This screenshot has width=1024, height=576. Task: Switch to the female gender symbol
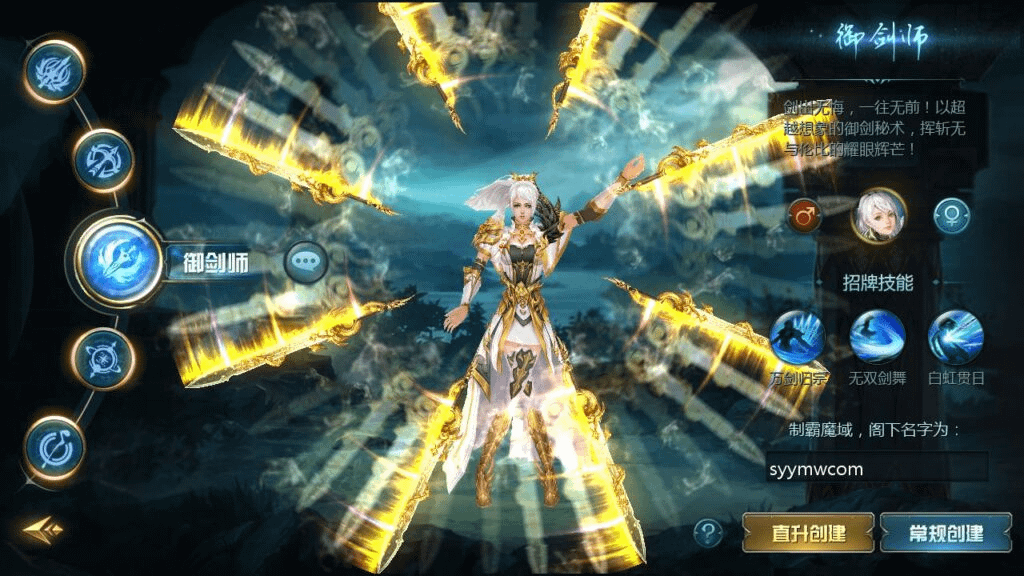pyautogui.click(x=951, y=214)
